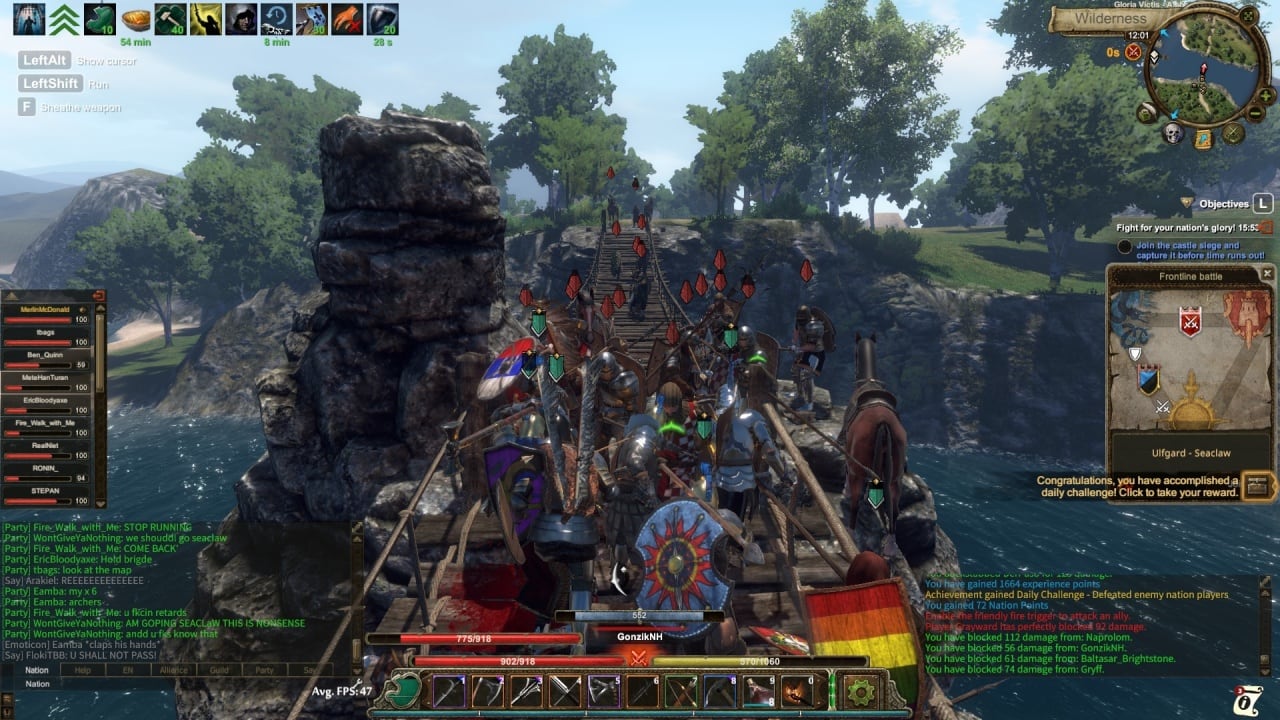Screen dimensions: 1280x720
Task: Select hotbar slot 9 potion flask
Action: point(756,691)
